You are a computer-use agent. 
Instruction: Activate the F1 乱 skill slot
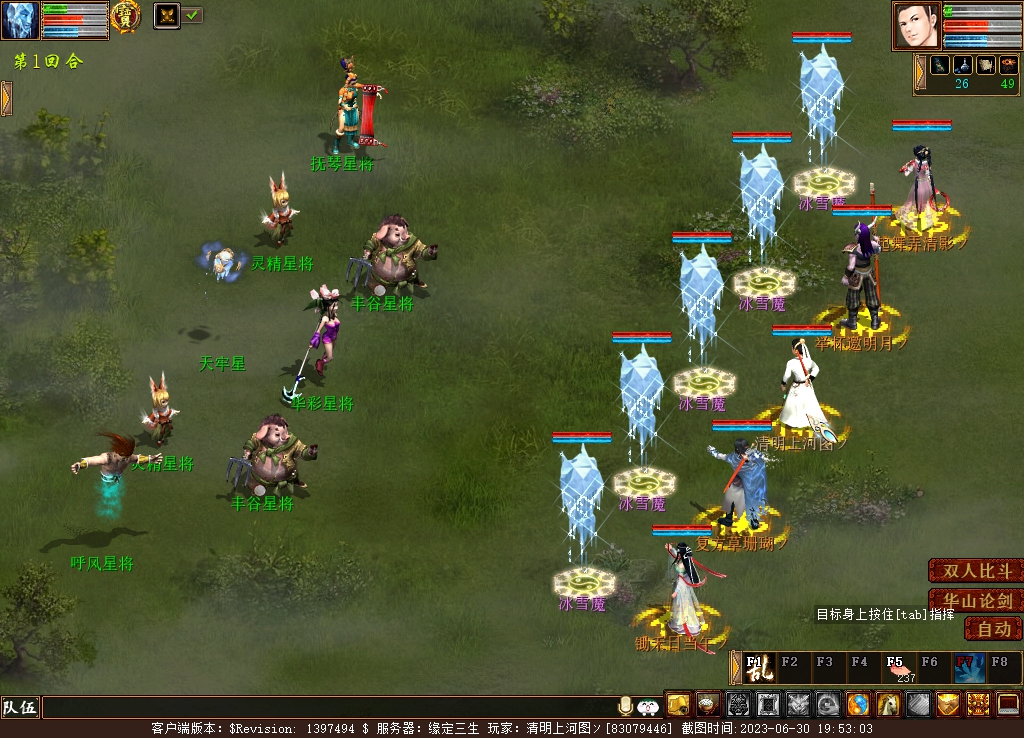click(758, 667)
